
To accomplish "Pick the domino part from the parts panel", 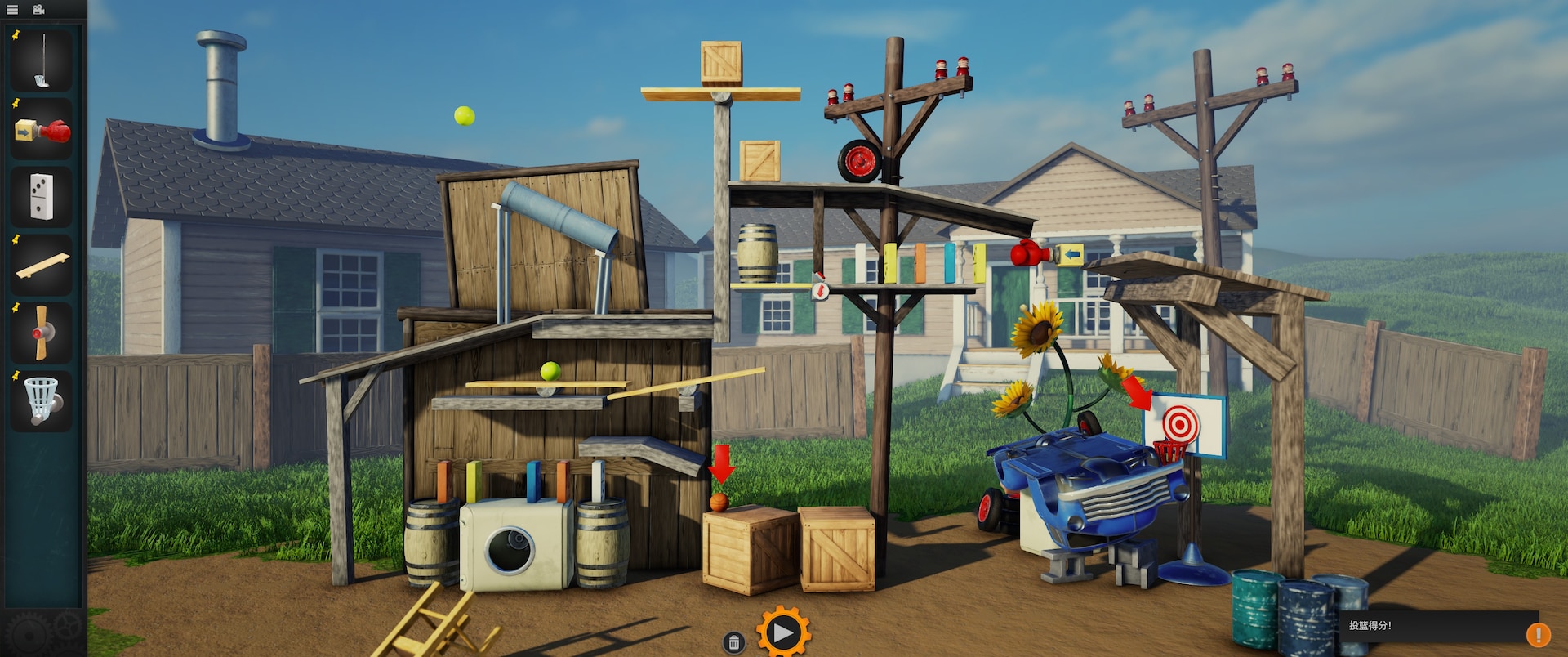I will click(41, 198).
